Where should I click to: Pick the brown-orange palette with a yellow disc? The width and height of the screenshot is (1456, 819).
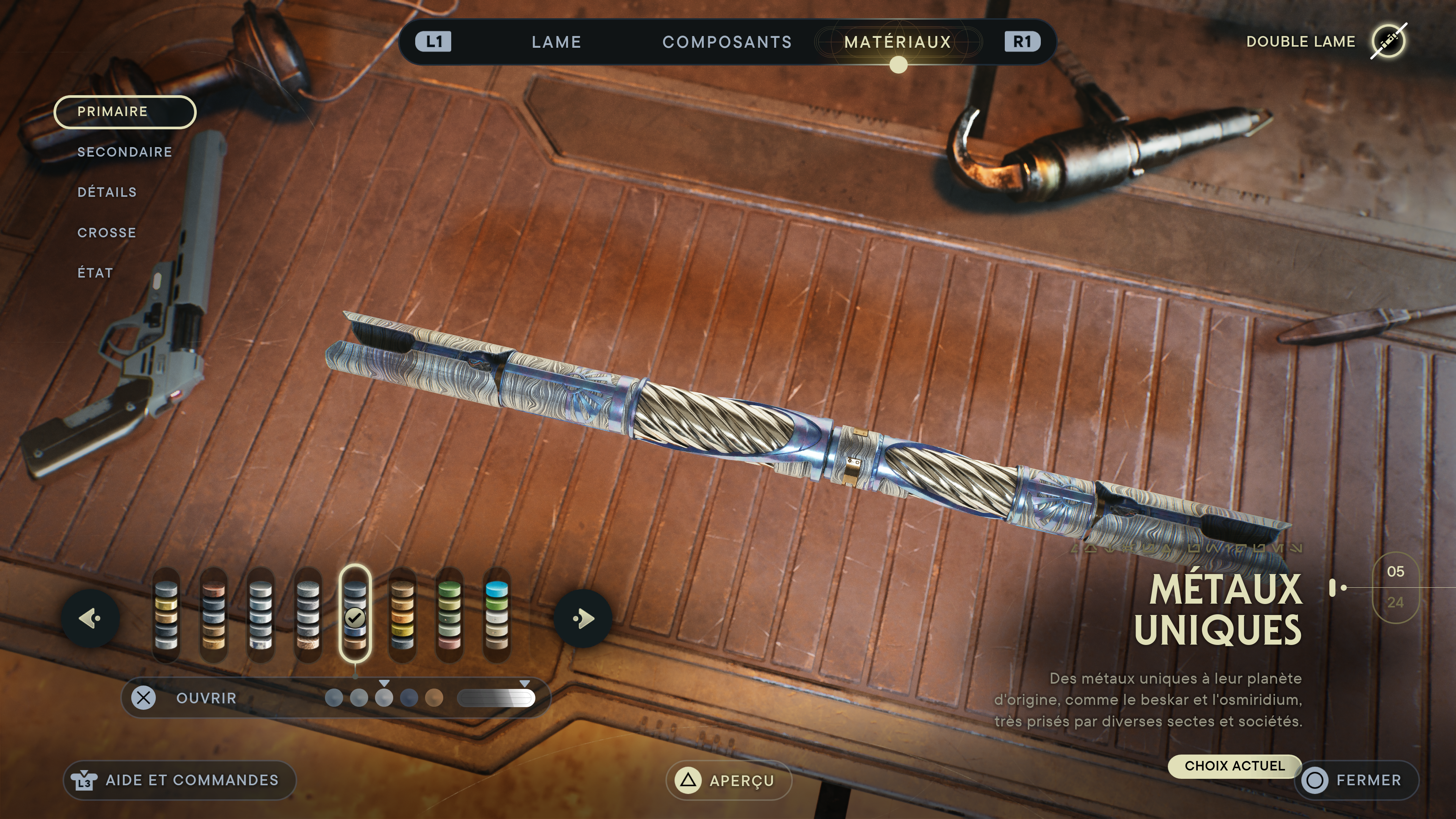point(402,616)
